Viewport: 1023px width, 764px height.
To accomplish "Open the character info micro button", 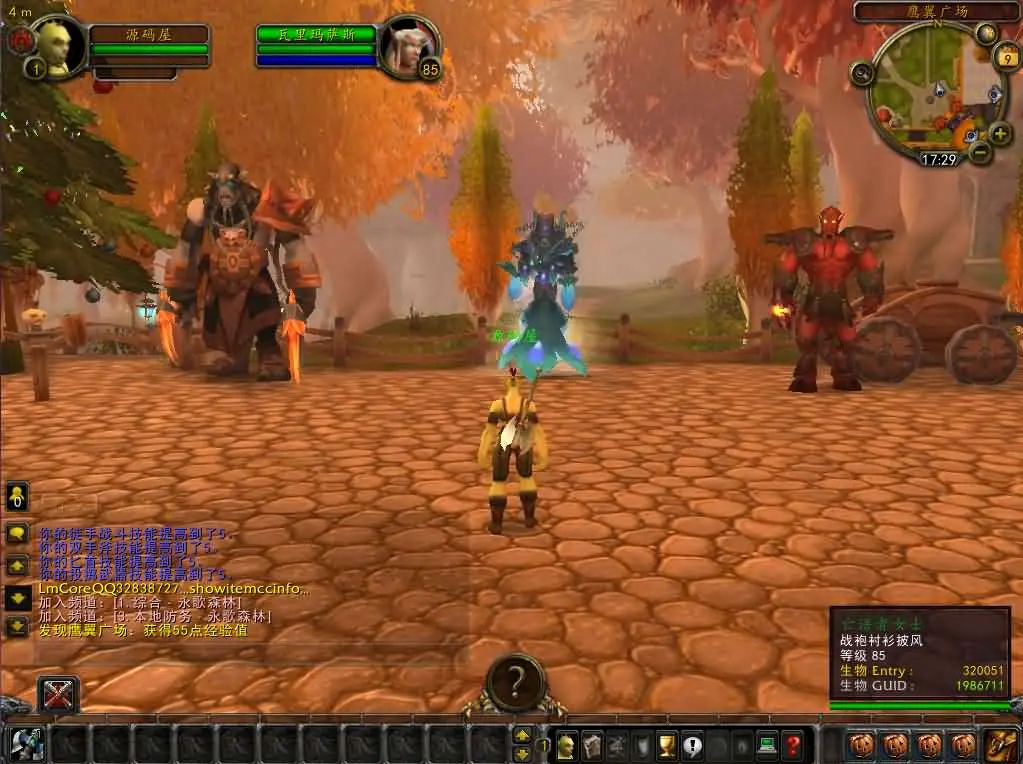I will click(566, 745).
